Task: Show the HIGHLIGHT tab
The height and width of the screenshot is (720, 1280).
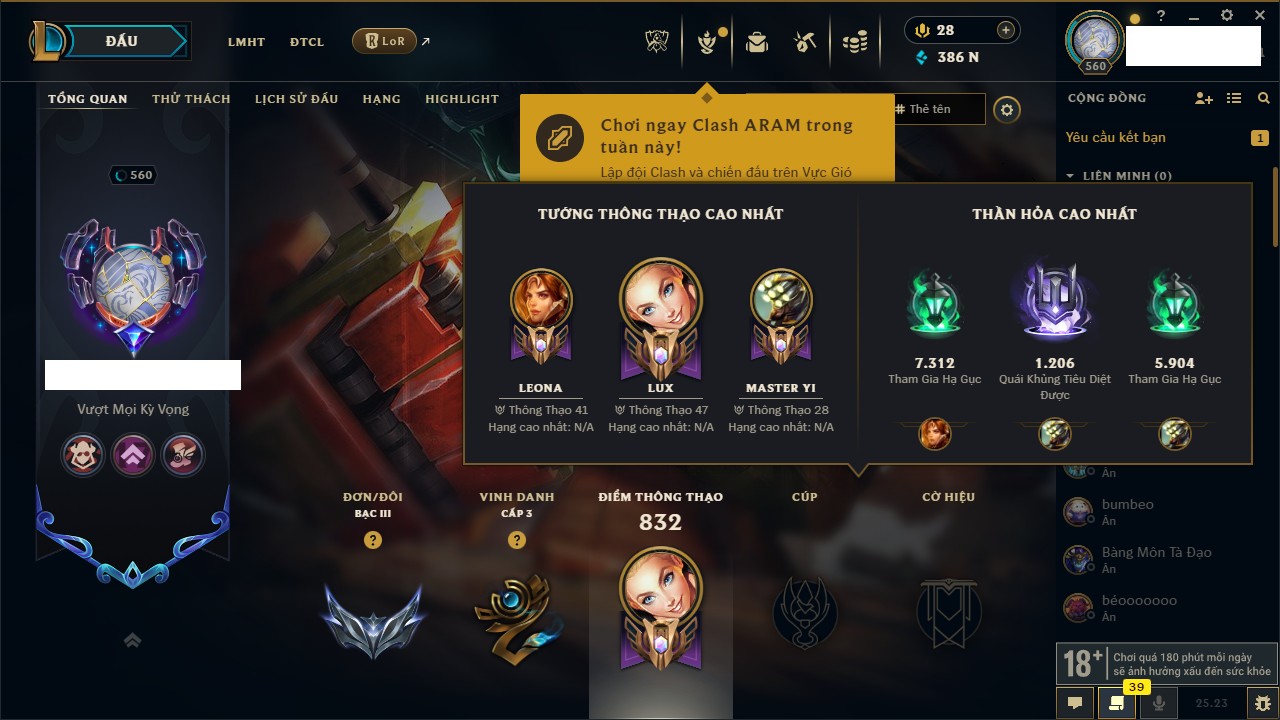Action: pos(461,99)
